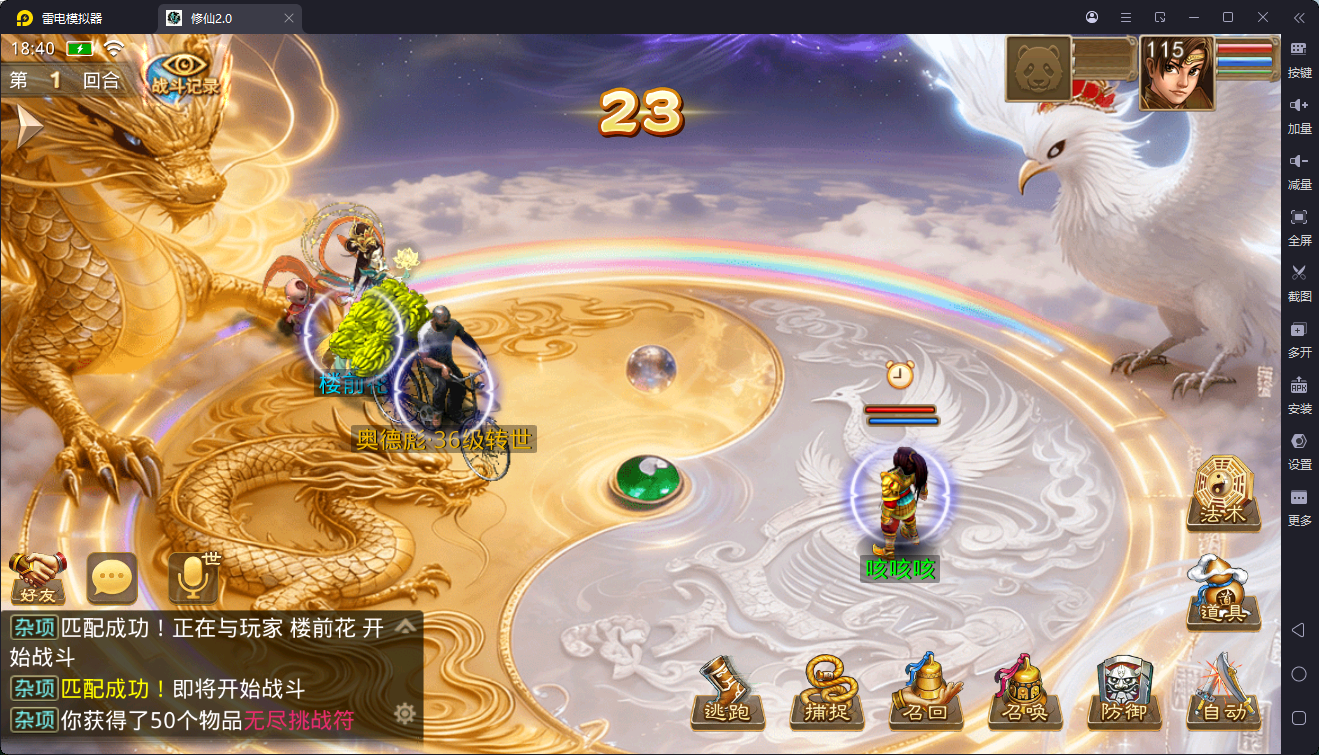Select the panda pet portrait
Viewport: 1319px width, 755px height.
click(x=1038, y=69)
